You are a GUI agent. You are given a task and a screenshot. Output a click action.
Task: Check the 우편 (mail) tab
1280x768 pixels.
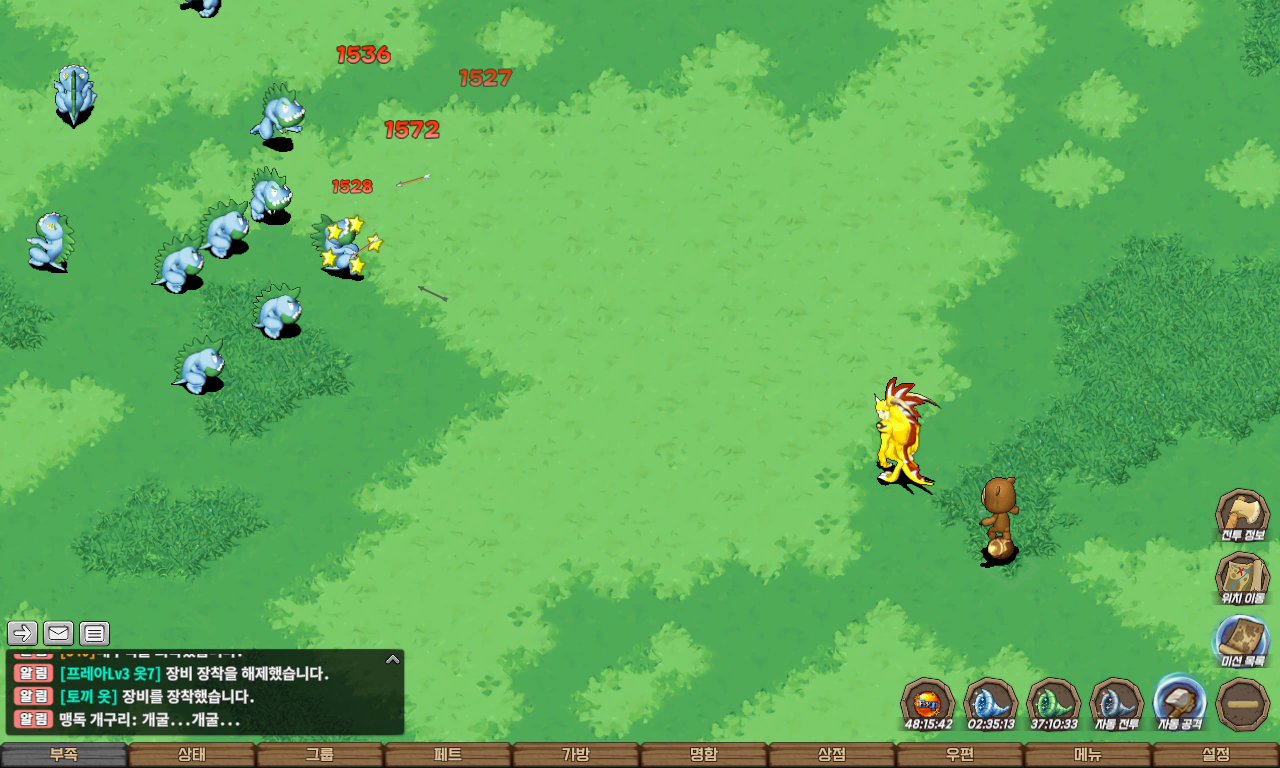tap(960, 755)
